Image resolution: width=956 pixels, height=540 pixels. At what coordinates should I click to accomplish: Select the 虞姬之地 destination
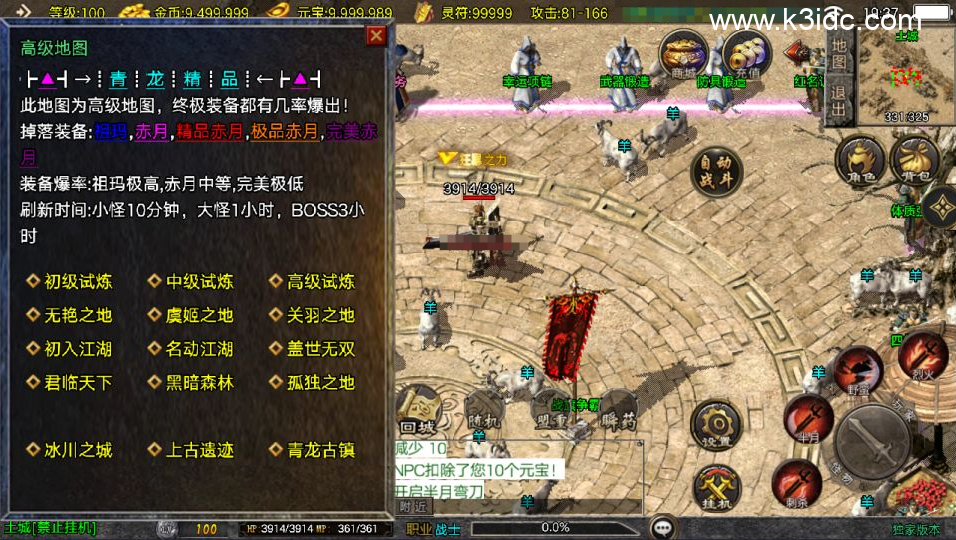click(x=198, y=315)
